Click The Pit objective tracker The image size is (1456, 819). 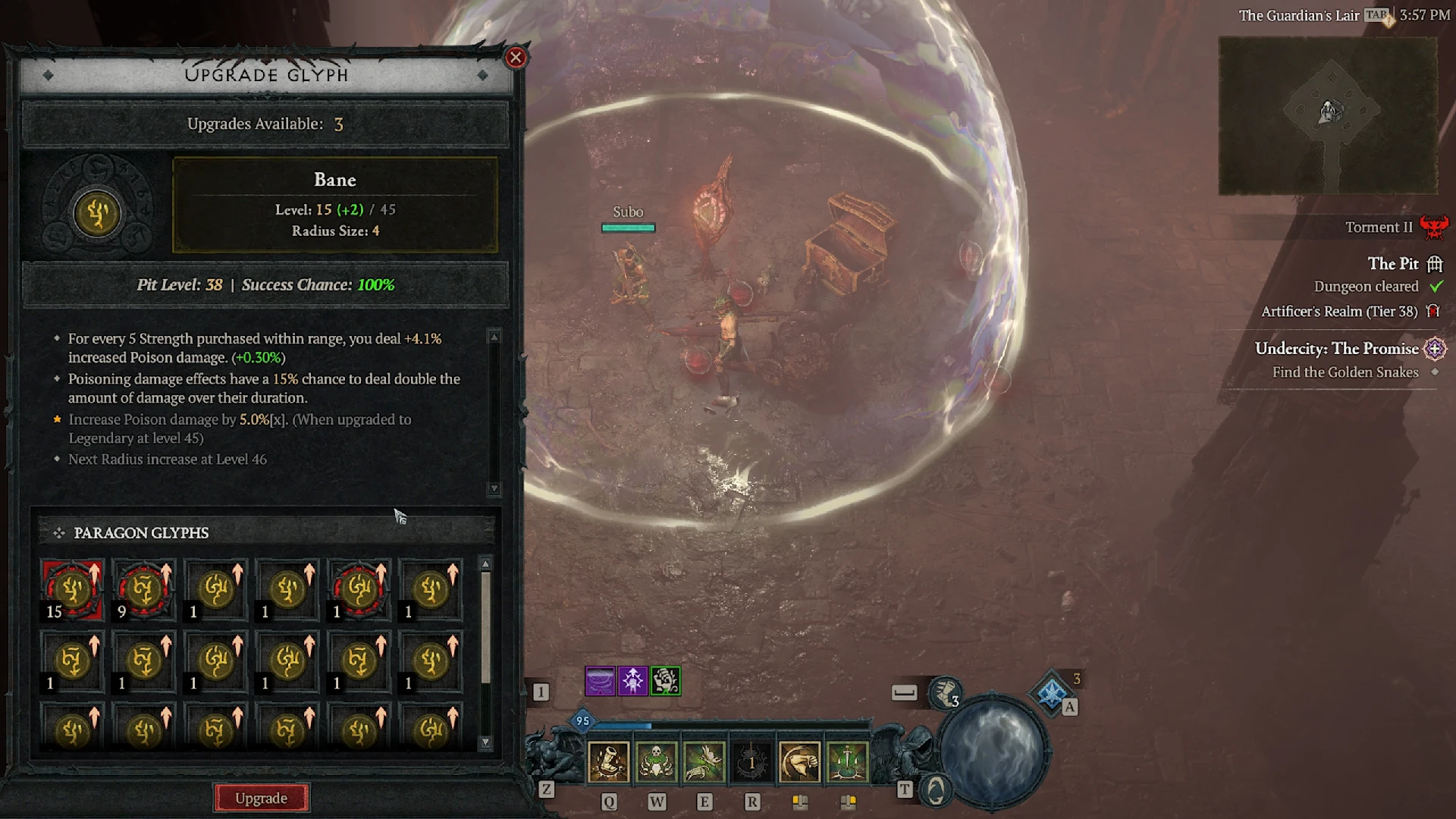[x=1392, y=264]
